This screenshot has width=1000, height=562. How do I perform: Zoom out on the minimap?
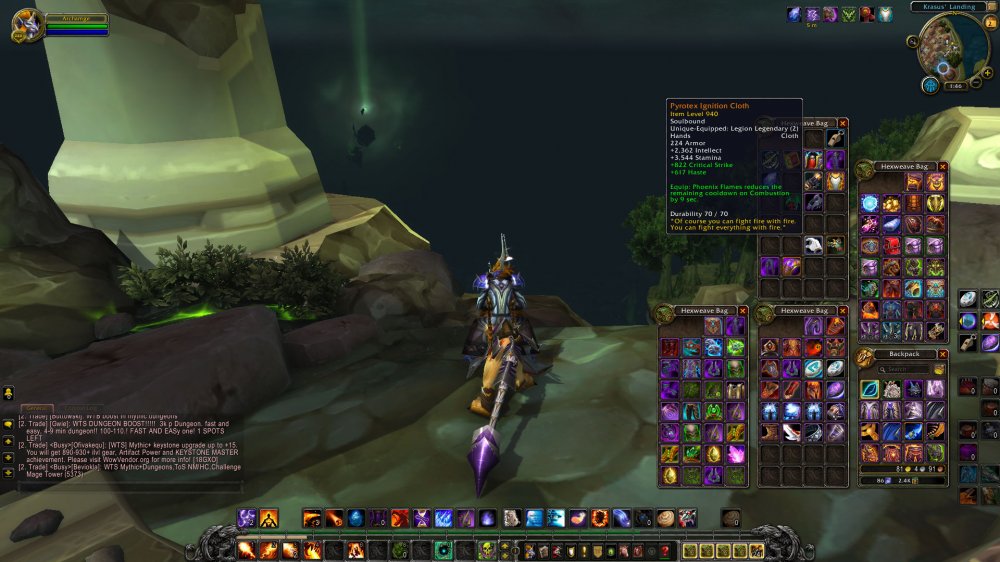pos(975,81)
